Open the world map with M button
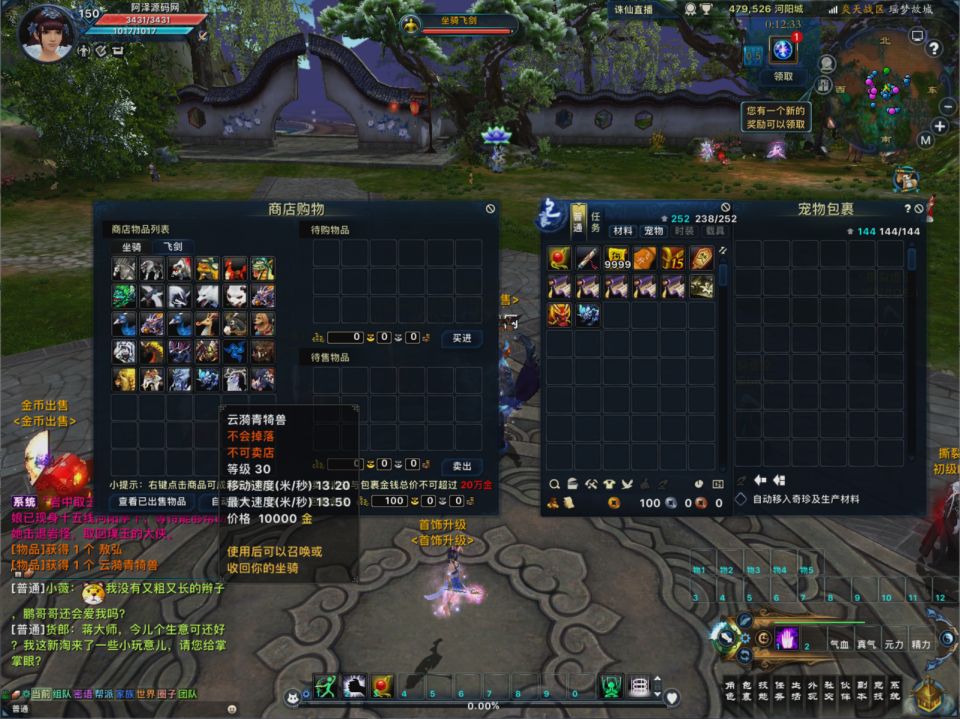This screenshot has height=719, width=960. point(925,141)
